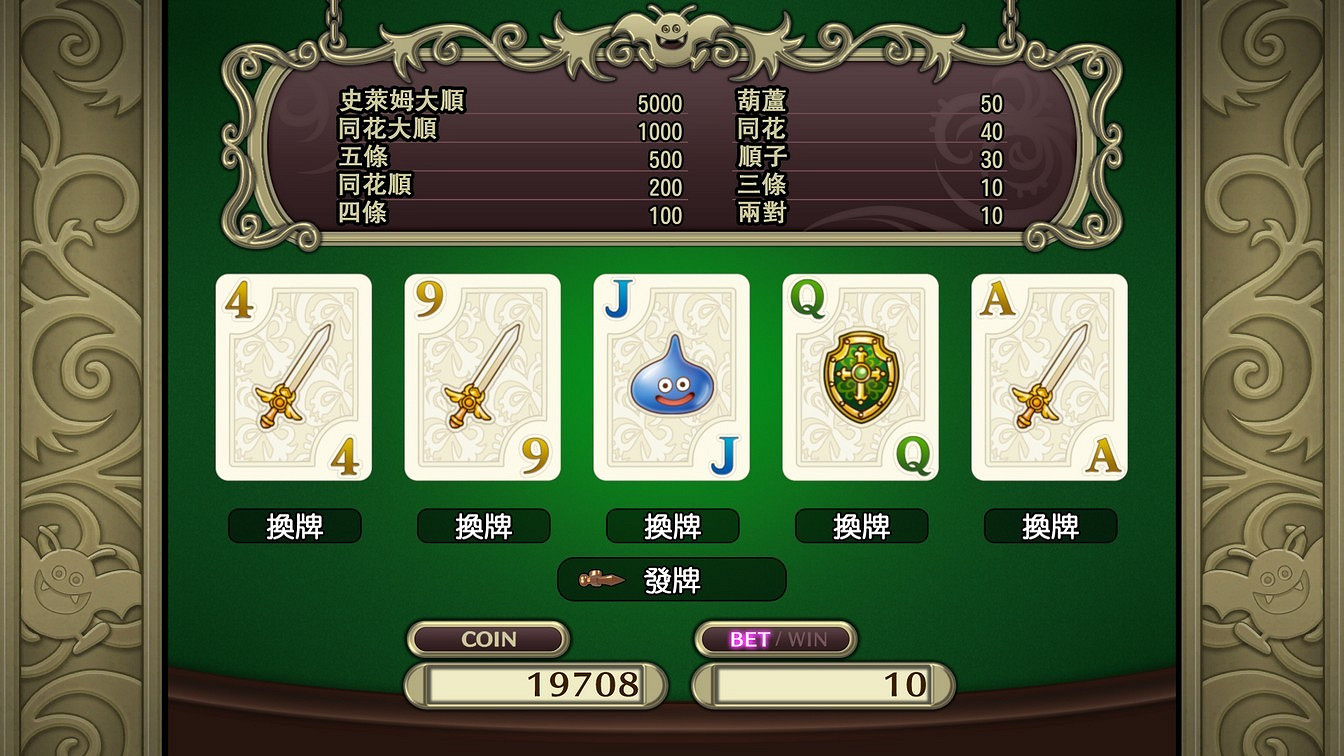Select the Jack of Slimes card
Screen dimensions: 1344x756
coord(670,378)
